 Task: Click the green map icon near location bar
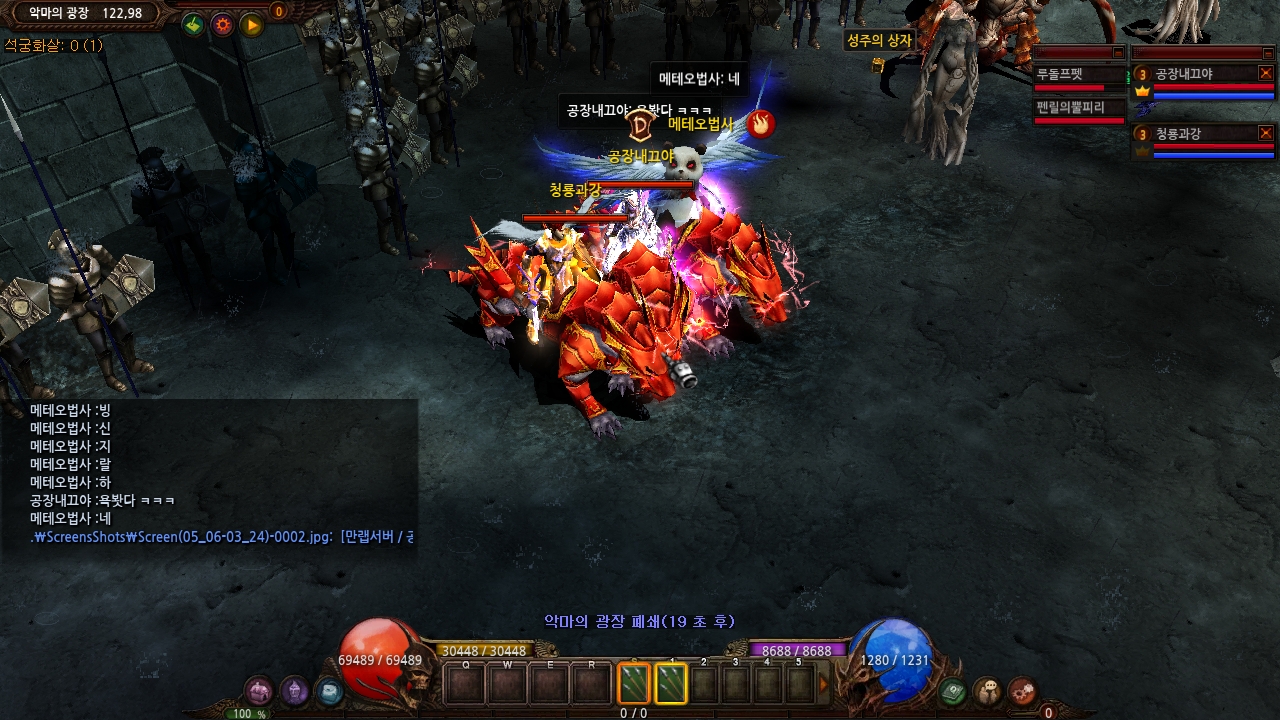(194, 24)
